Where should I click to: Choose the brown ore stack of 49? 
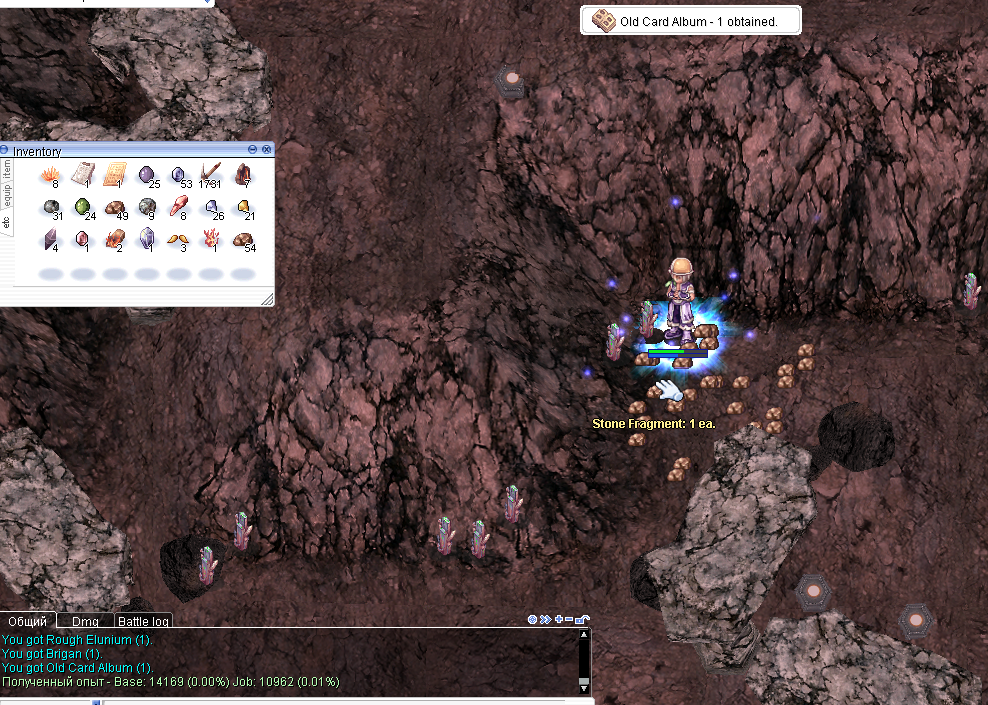tap(115, 208)
